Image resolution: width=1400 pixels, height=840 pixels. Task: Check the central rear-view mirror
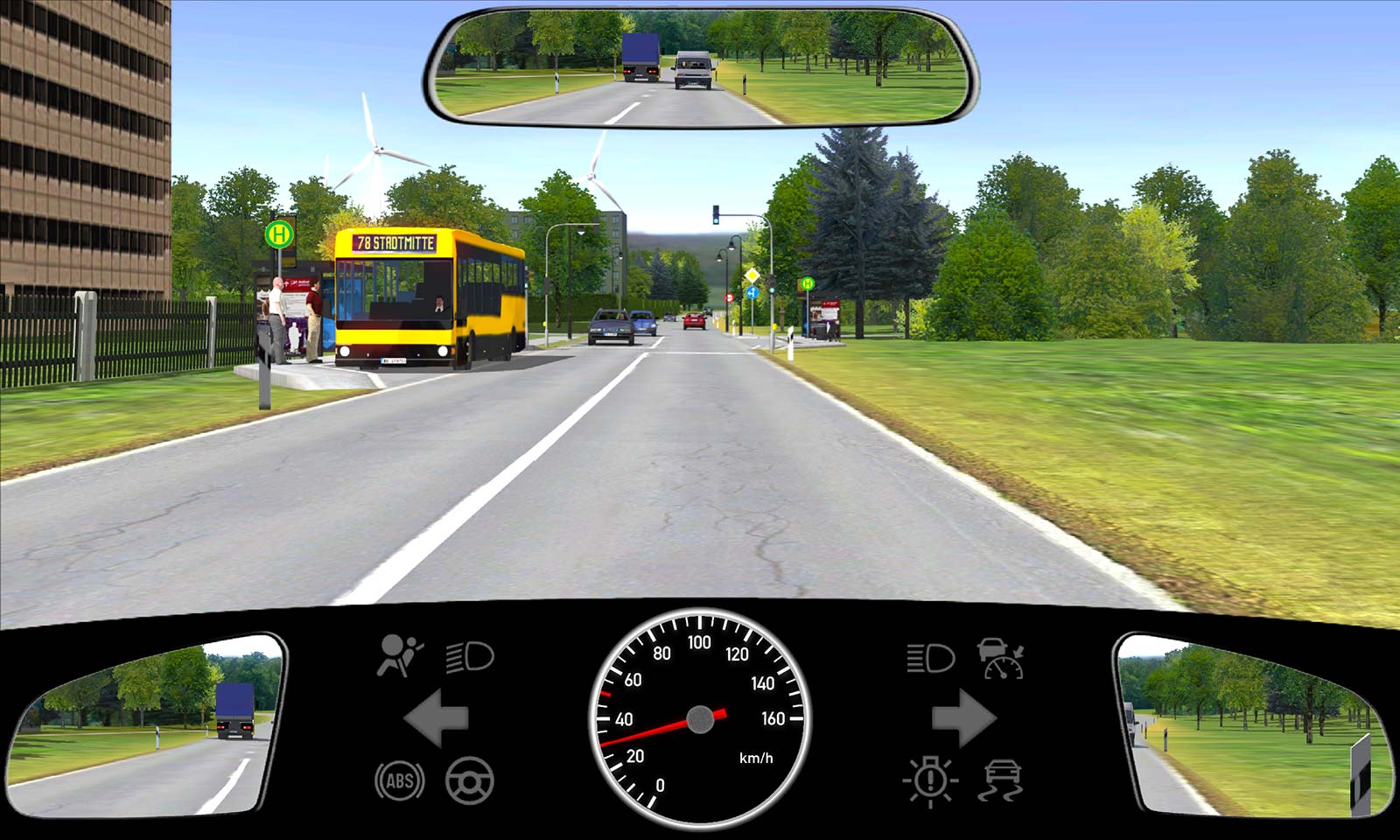[700, 66]
